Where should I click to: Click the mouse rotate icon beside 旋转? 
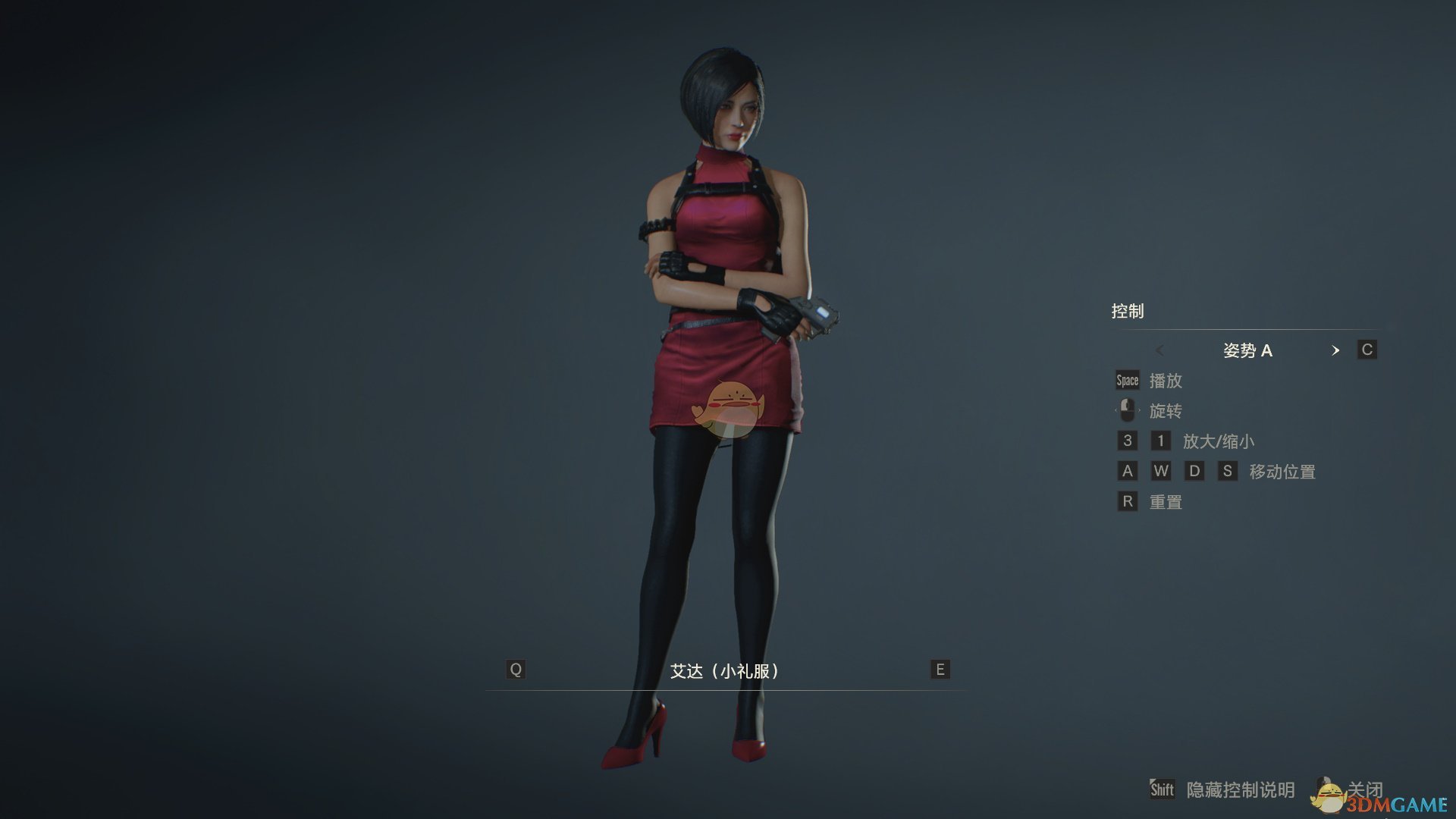[x=1127, y=410]
